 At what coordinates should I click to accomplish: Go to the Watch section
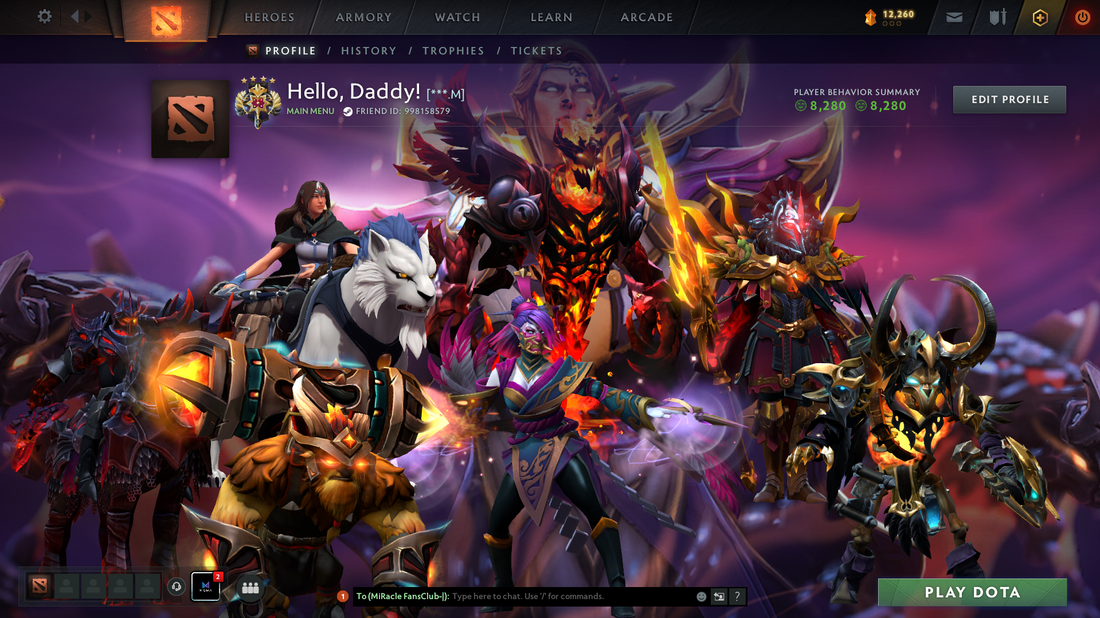point(457,17)
